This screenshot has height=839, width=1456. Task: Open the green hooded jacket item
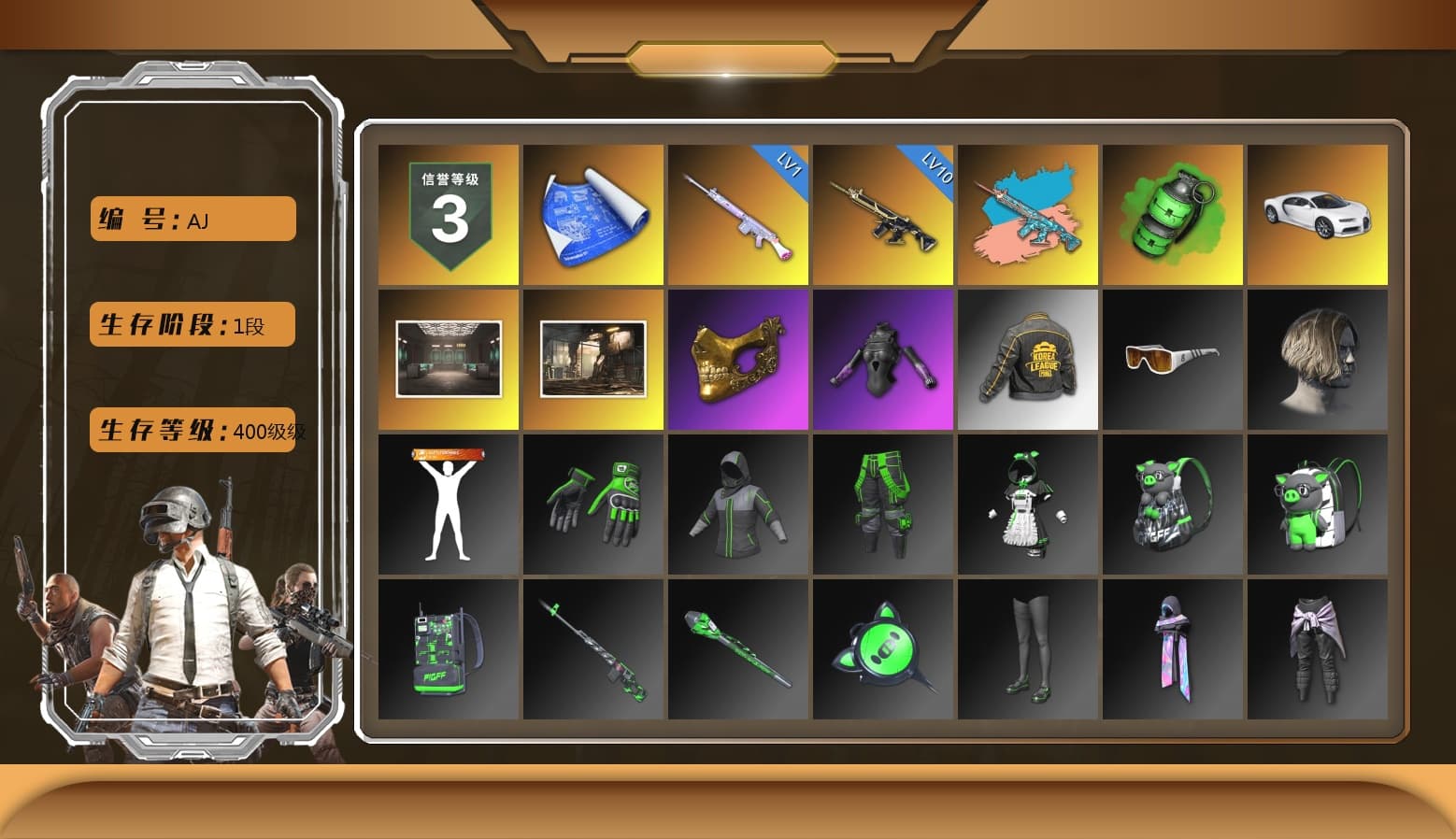pos(737,505)
